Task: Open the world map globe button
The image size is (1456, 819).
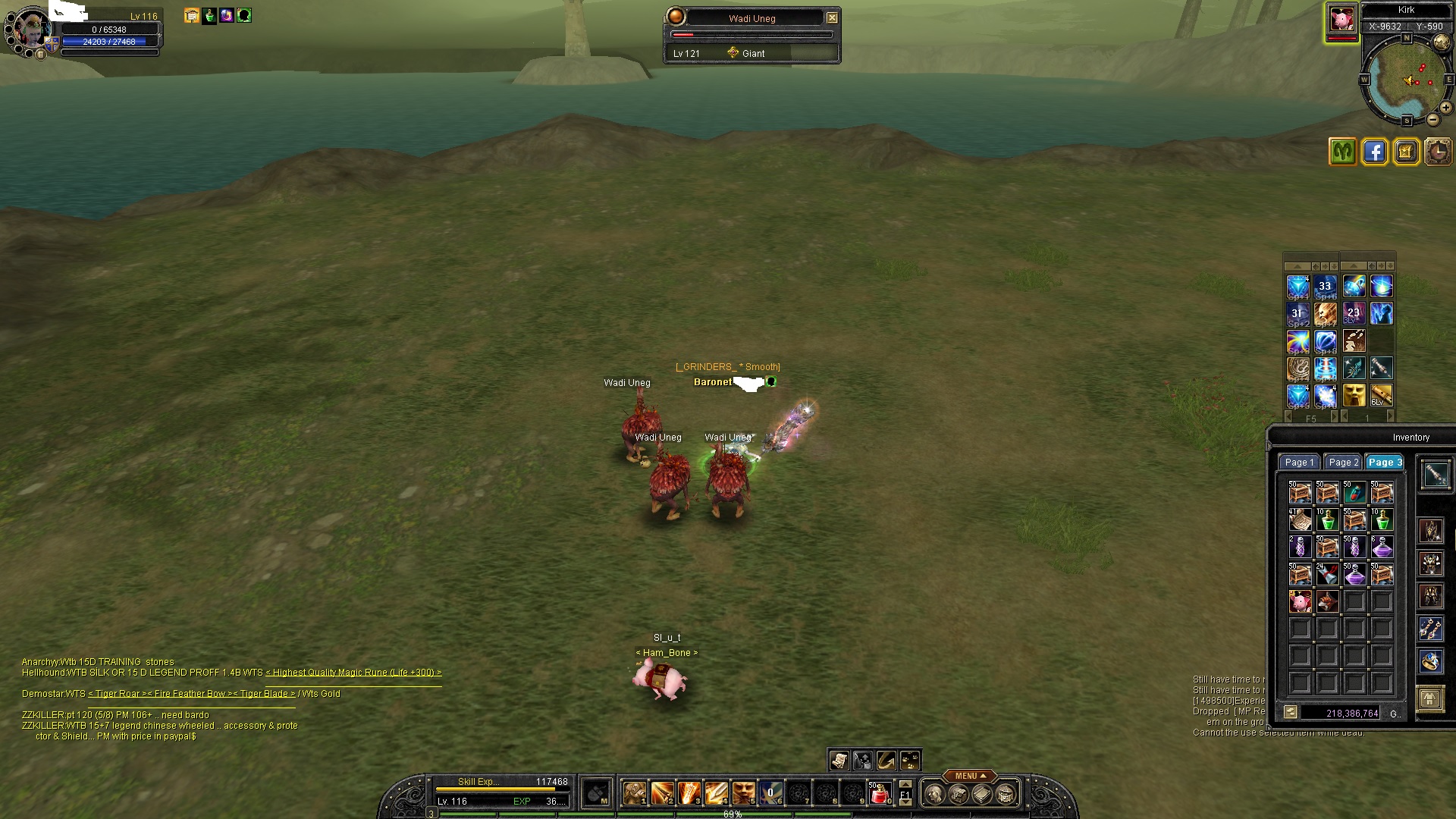Action: [x=1440, y=42]
